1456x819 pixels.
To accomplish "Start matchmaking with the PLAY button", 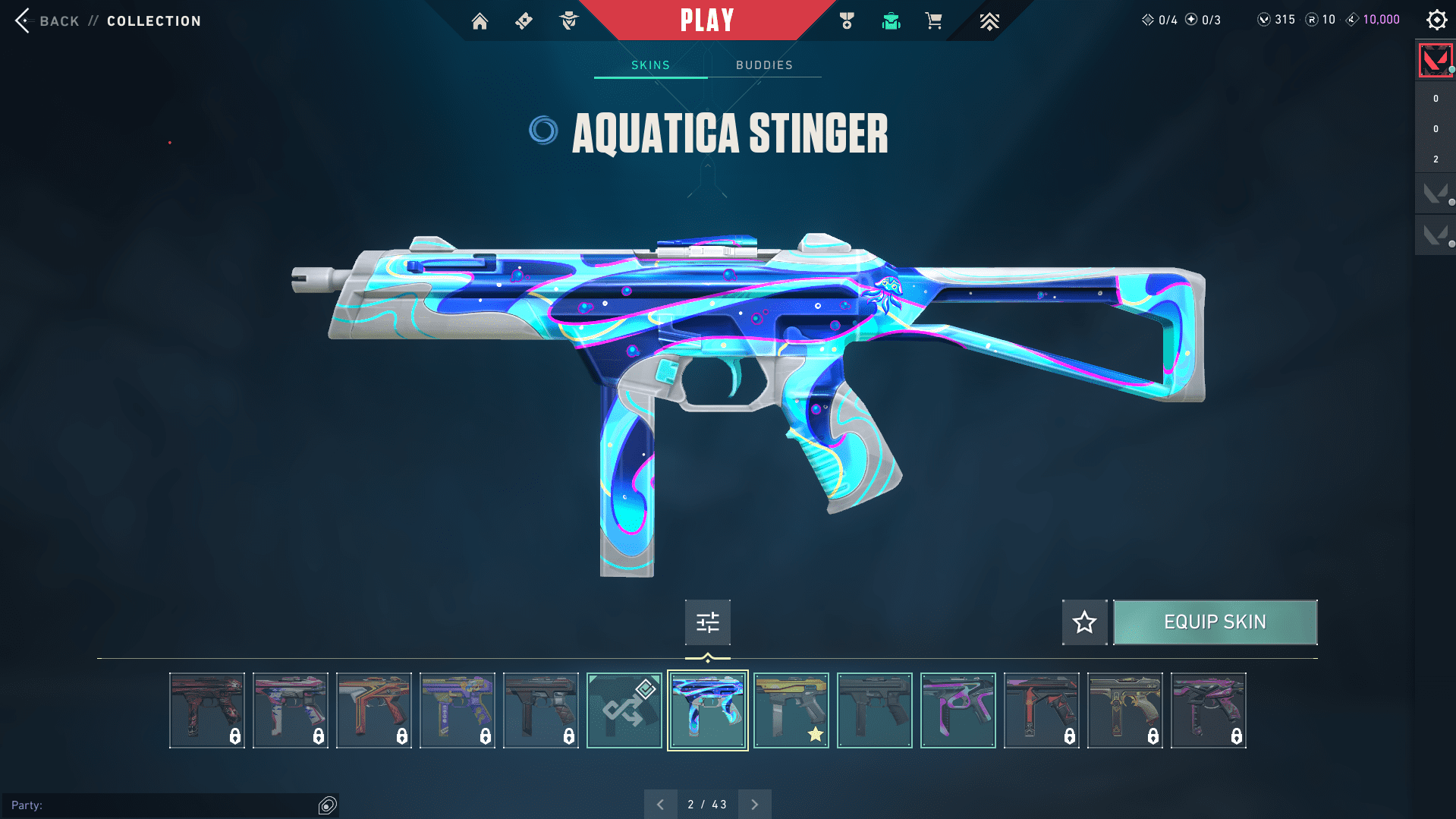I will click(x=707, y=20).
